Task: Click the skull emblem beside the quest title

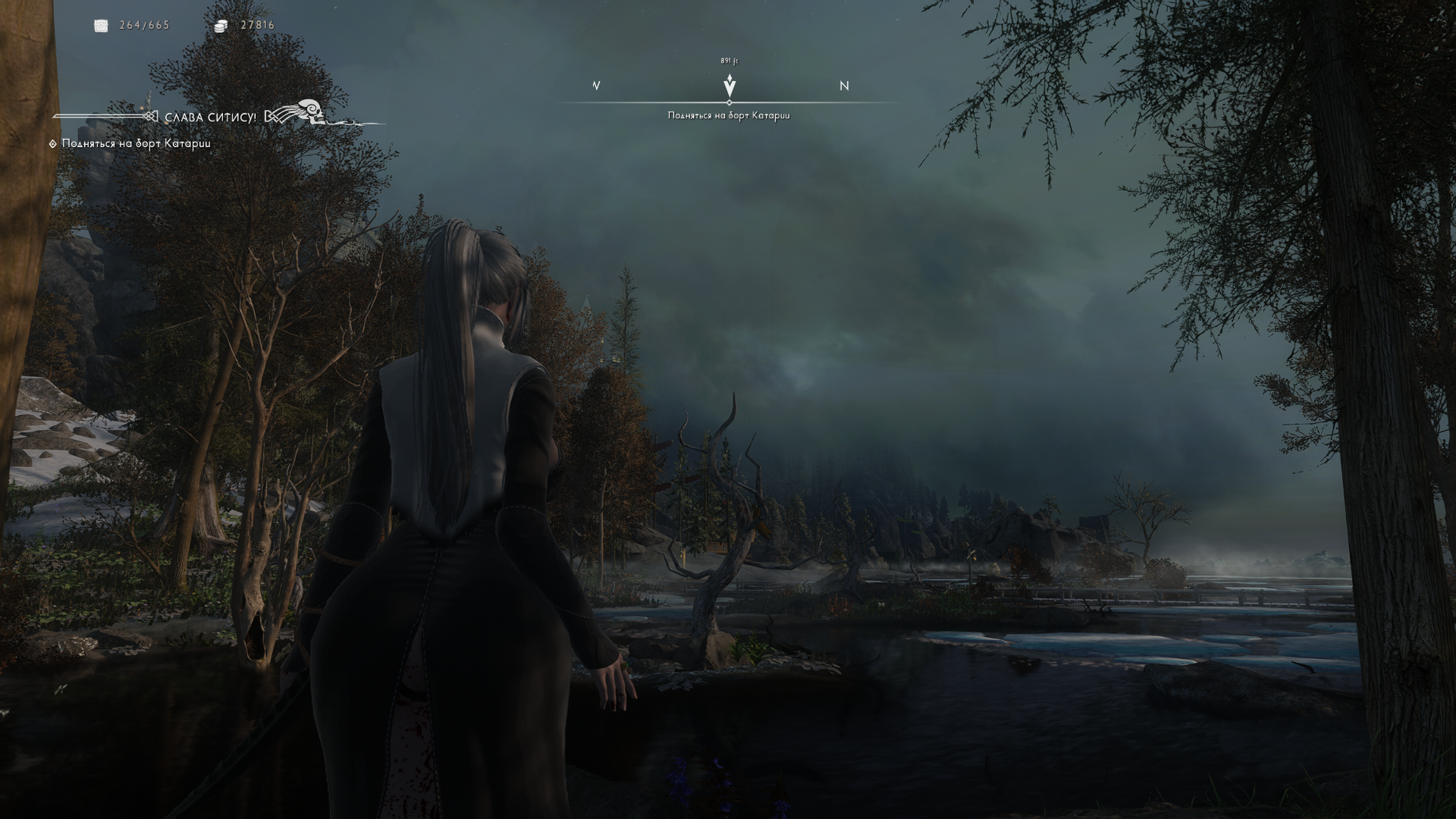Action: coord(309,111)
